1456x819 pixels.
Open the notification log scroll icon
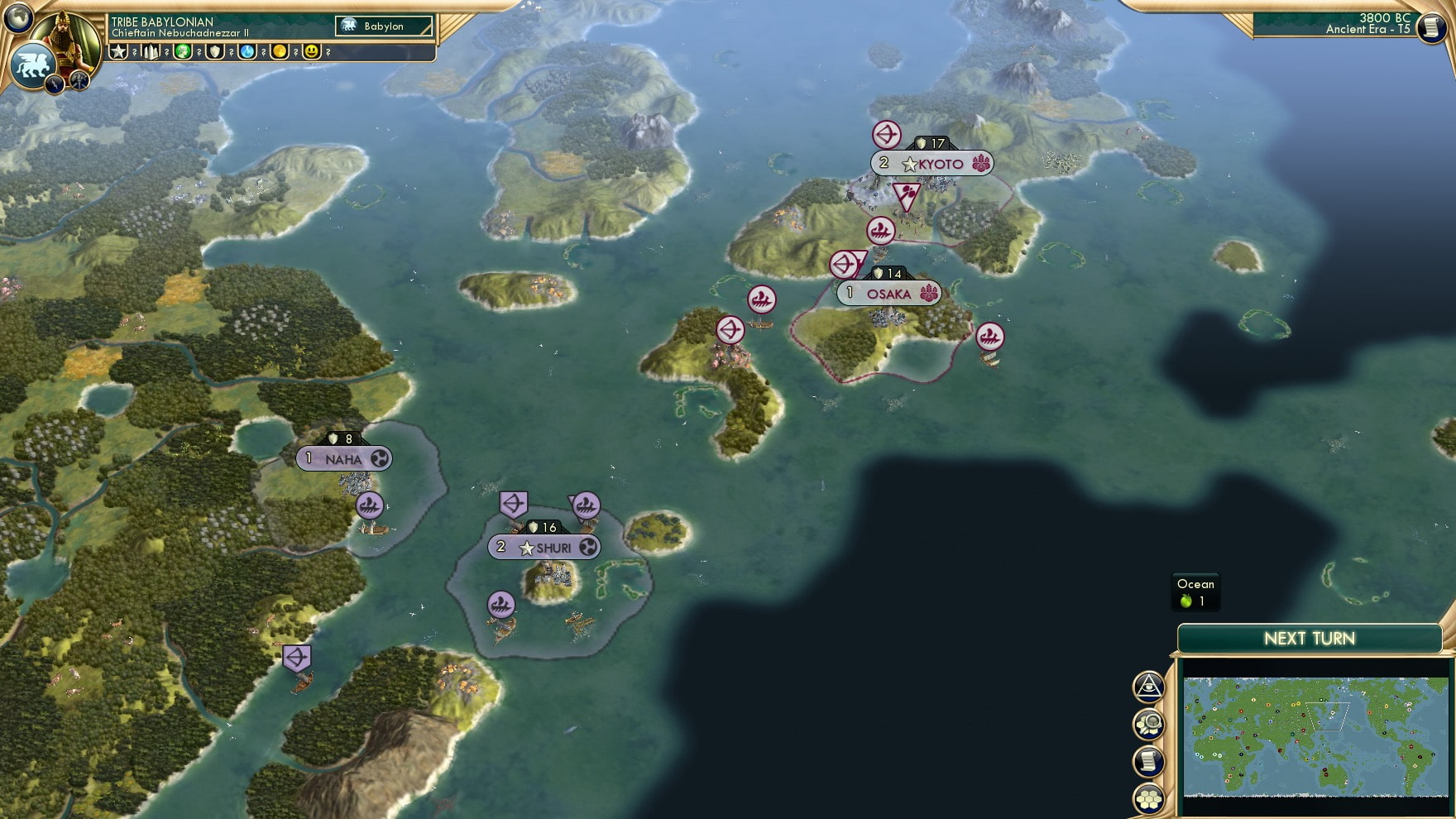[x=1148, y=761]
